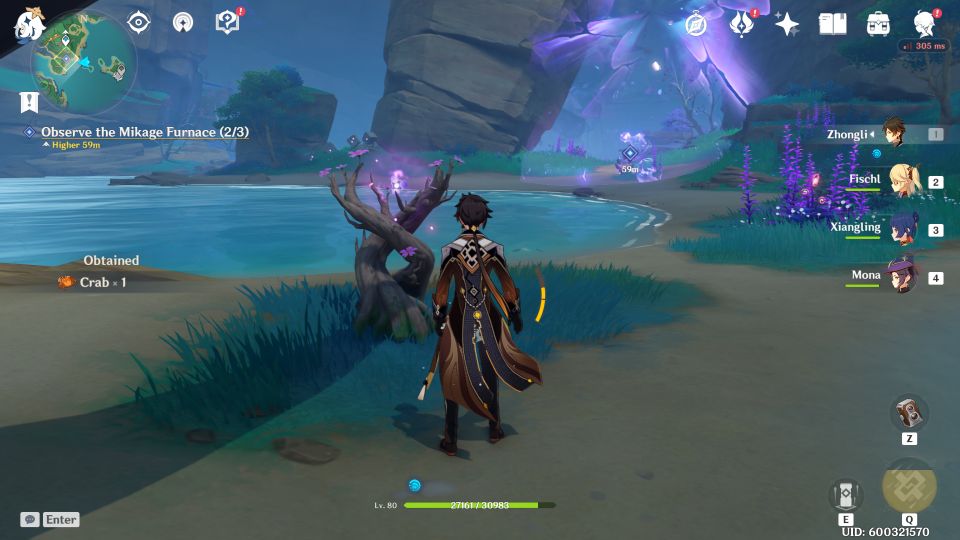Switch to Xiangling in the party list

[903, 229]
